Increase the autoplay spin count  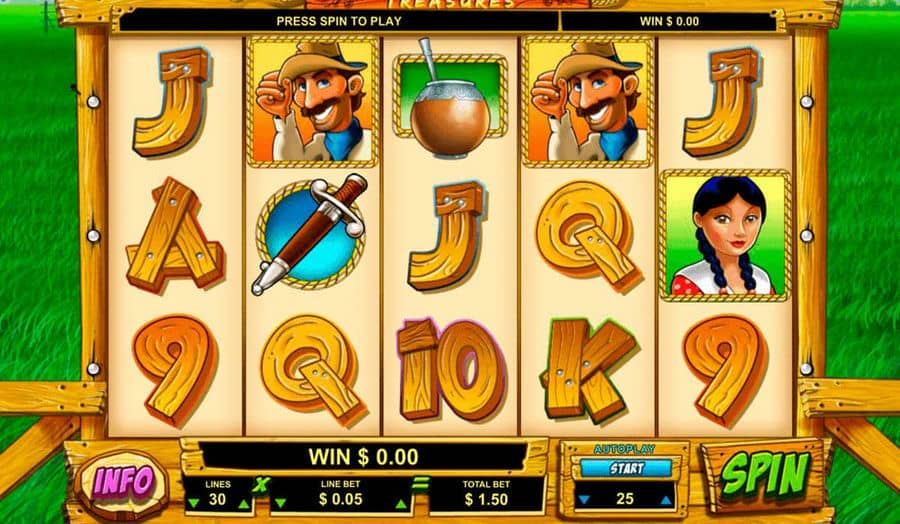point(668,499)
